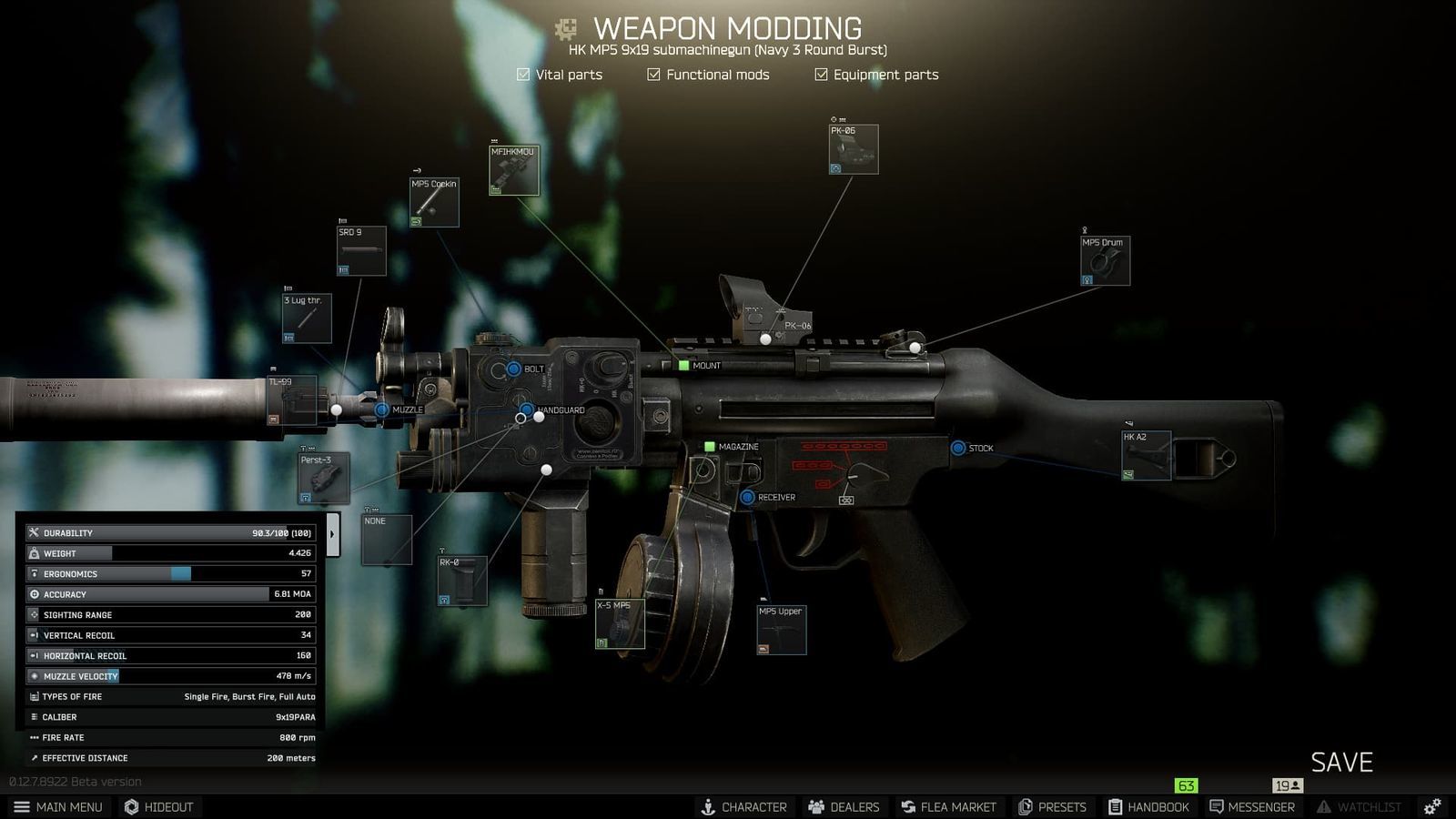Image resolution: width=1456 pixels, height=819 pixels.
Task: Open the MOUNT slot on the receiver
Action: [x=684, y=364]
